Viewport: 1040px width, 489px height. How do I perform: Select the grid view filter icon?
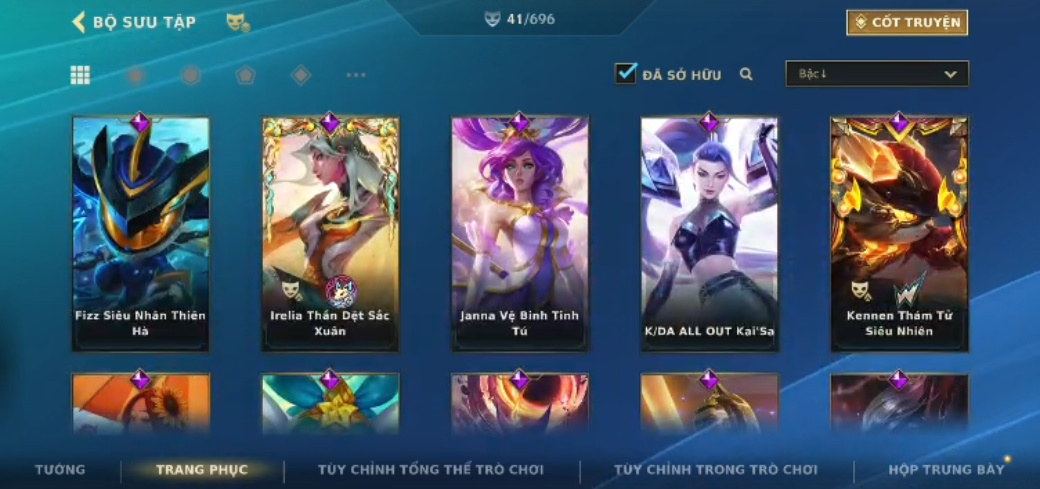pyautogui.click(x=80, y=75)
